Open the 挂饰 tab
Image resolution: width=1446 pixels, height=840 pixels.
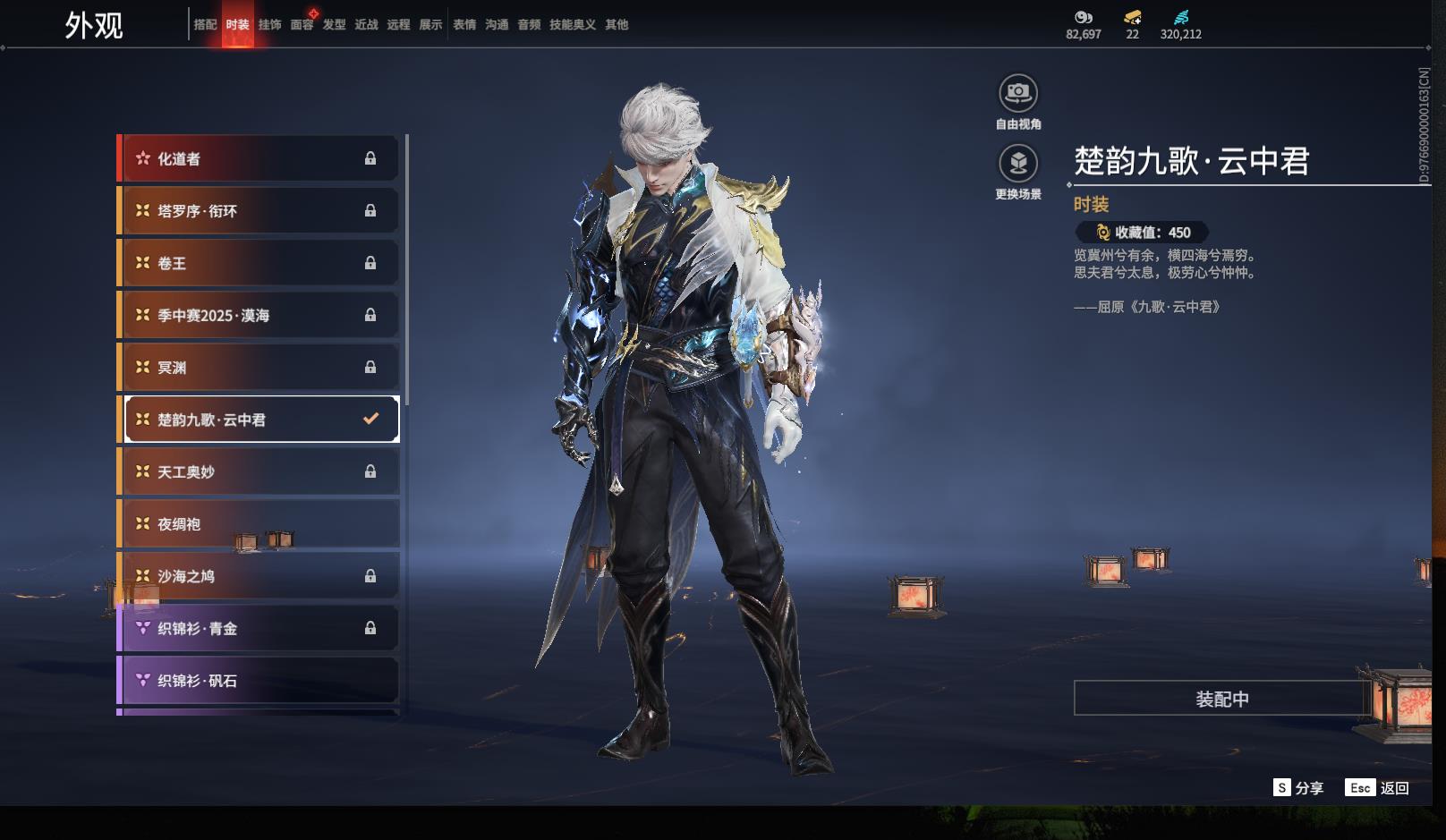pos(269,25)
